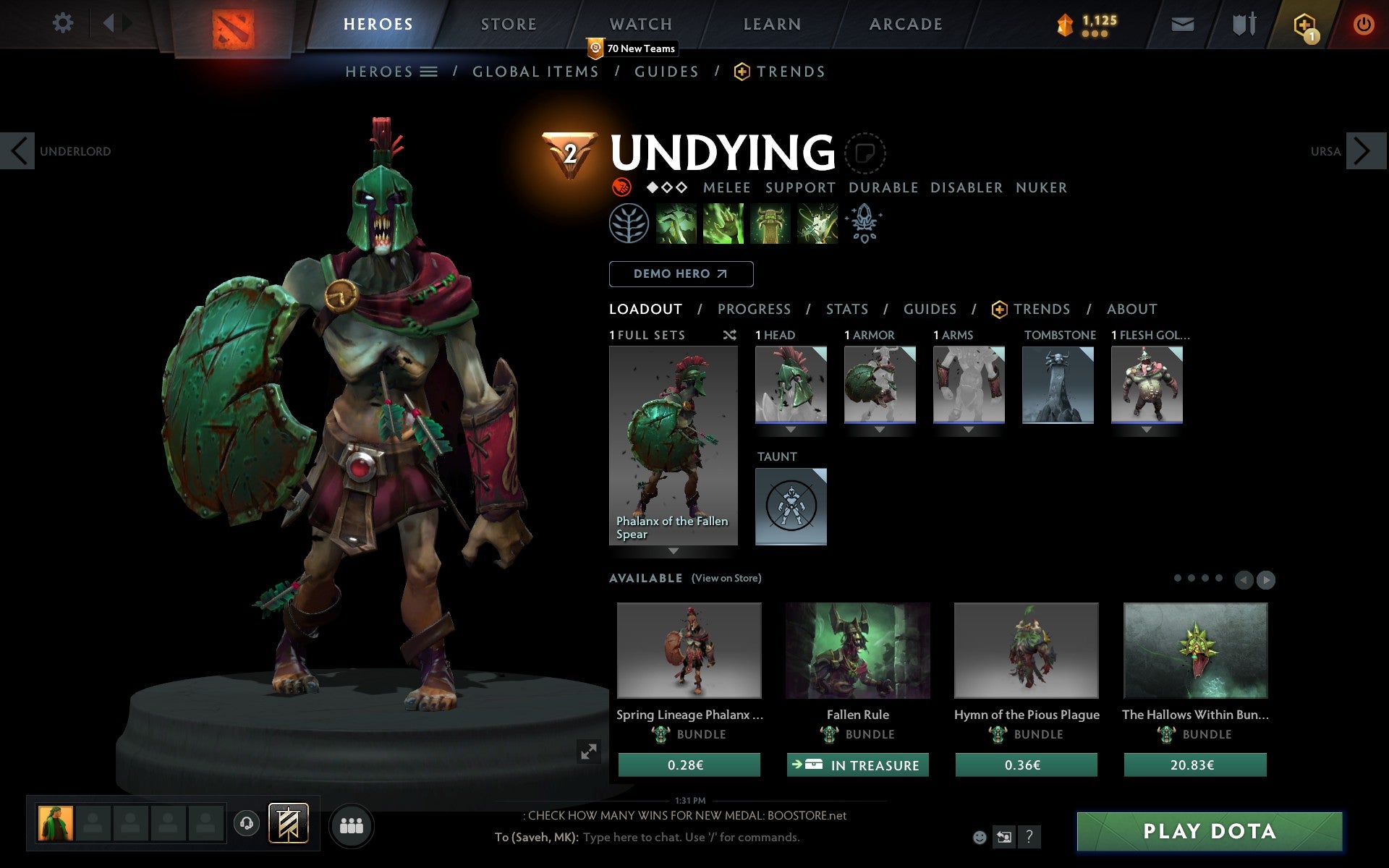Switch to the PROGRESS tab
The height and width of the screenshot is (868, 1389).
coord(754,309)
